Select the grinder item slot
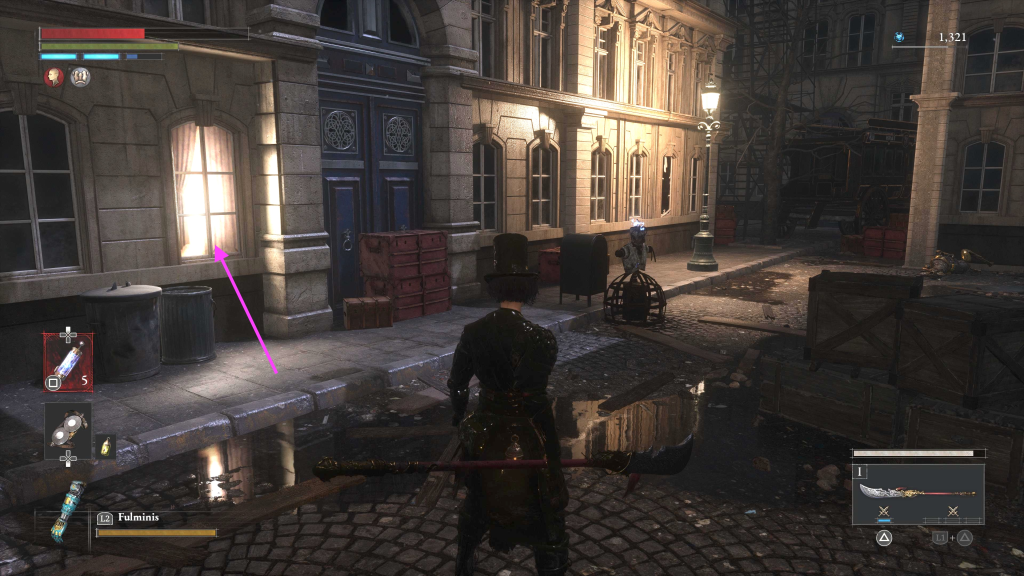1024x576 pixels. 68,430
